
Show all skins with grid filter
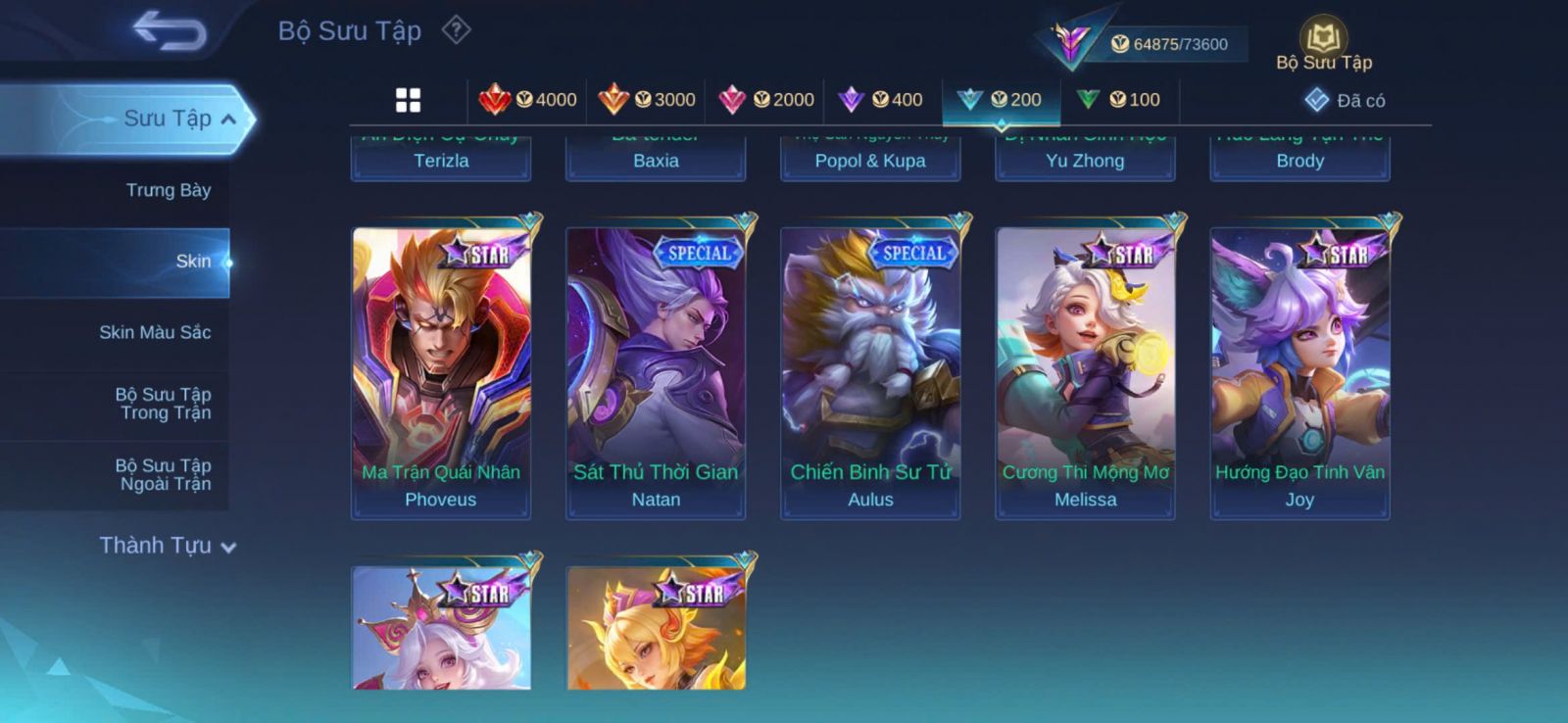(x=408, y=100)
